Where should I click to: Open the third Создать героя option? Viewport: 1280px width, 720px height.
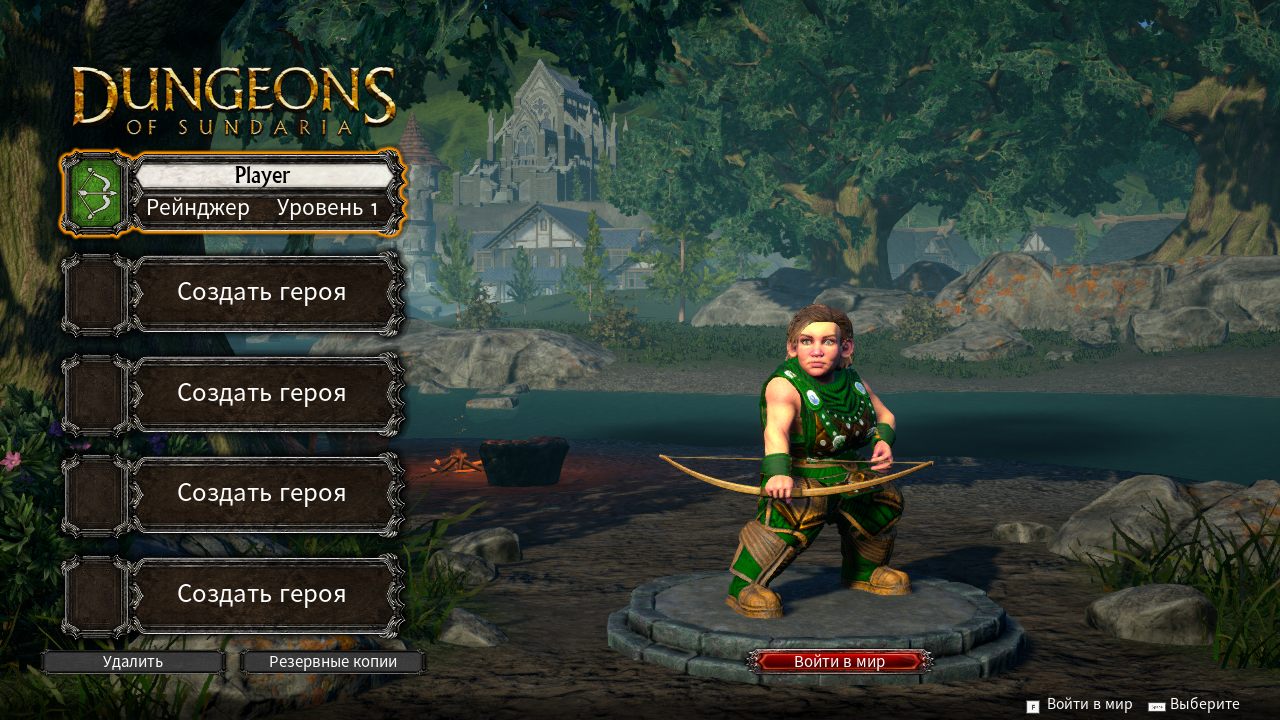(x=262, y=493)
